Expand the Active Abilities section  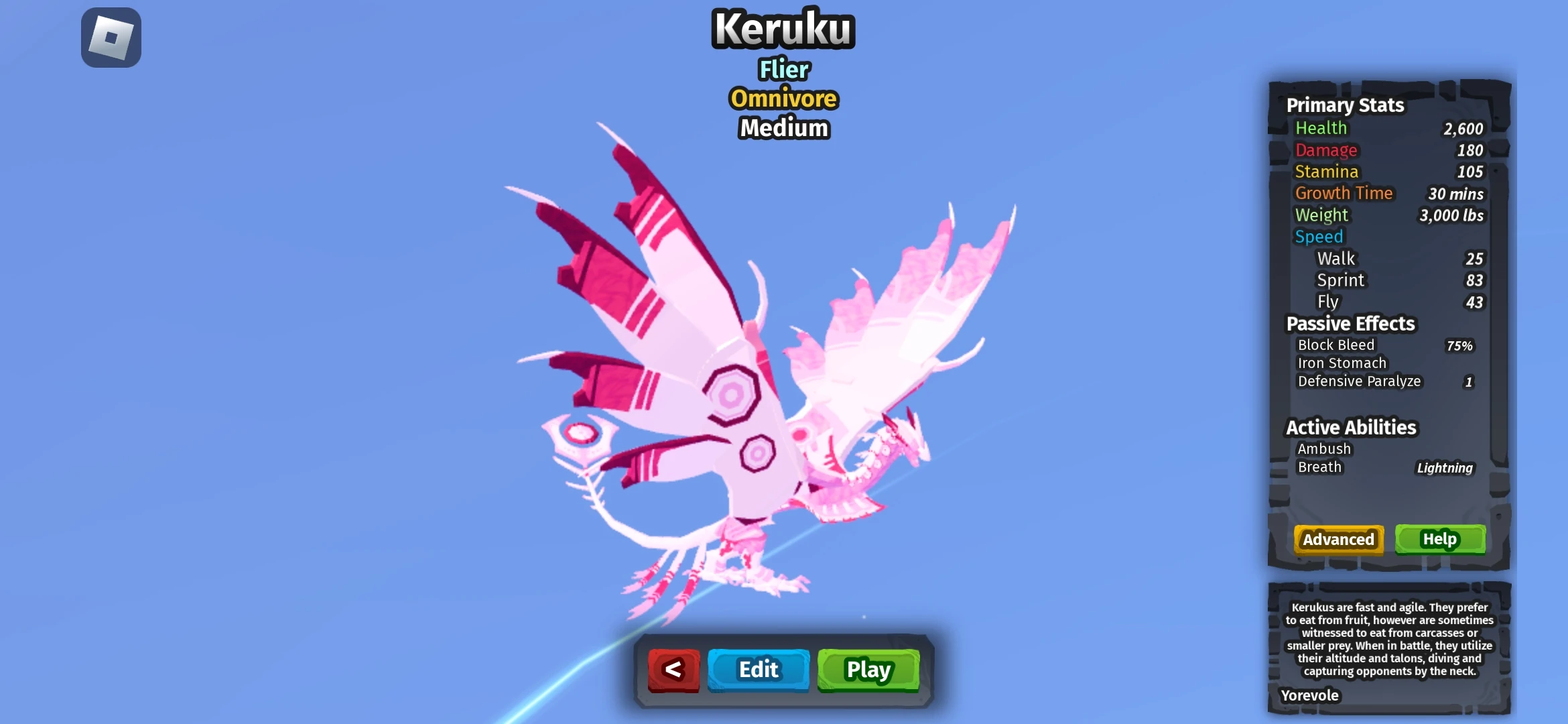coord(1350,427)
